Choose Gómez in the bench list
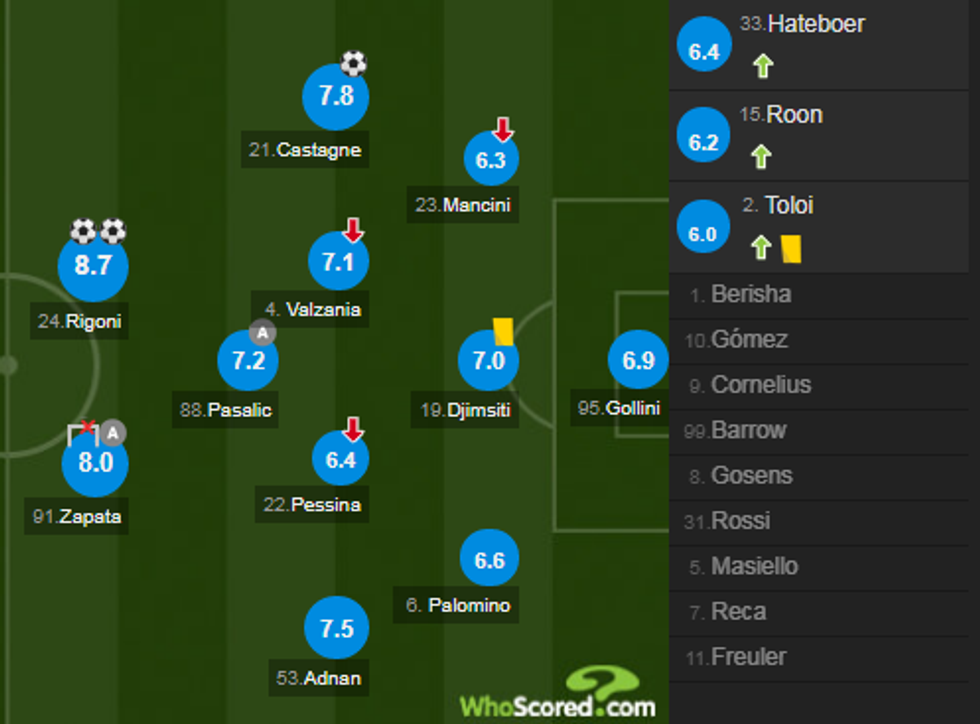980x724 pixels. 750,340
